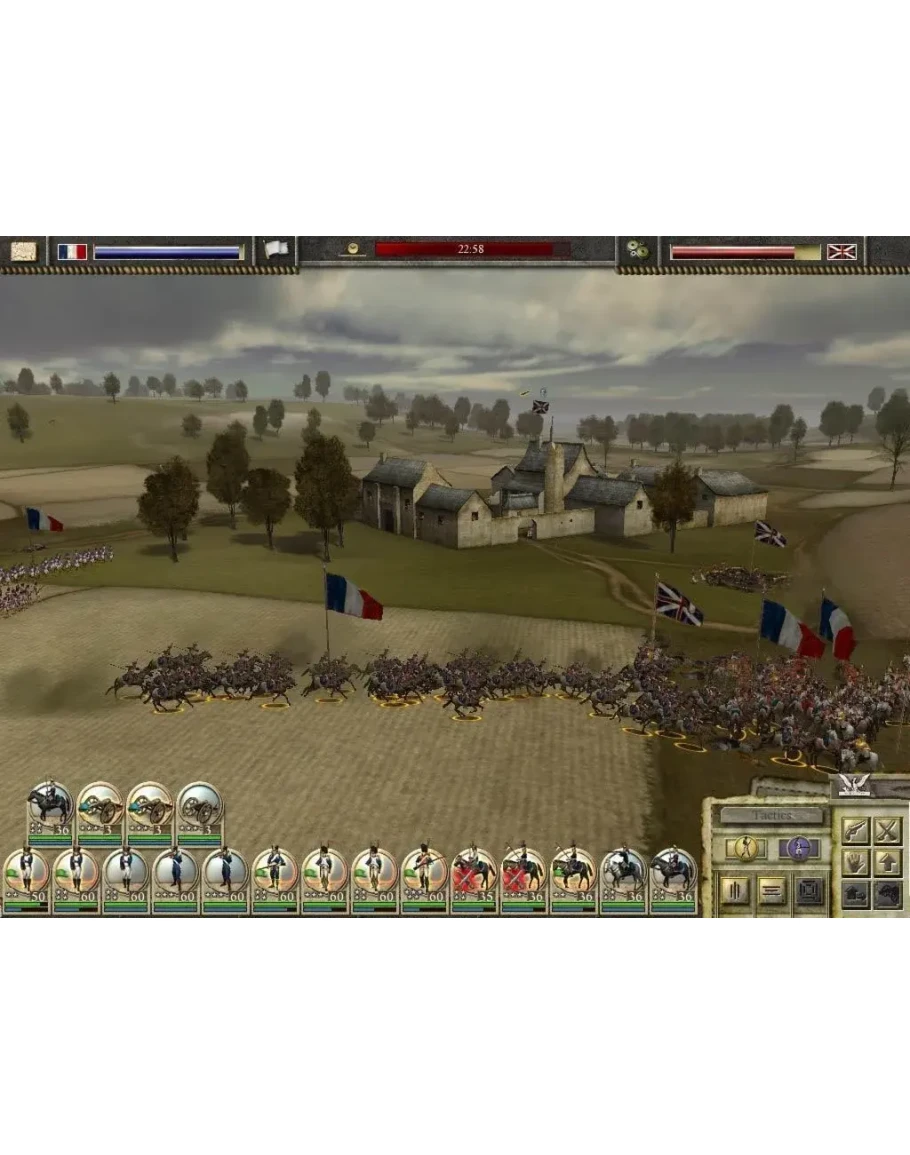Open the battle map scroll icon

(x=23, y=251)
